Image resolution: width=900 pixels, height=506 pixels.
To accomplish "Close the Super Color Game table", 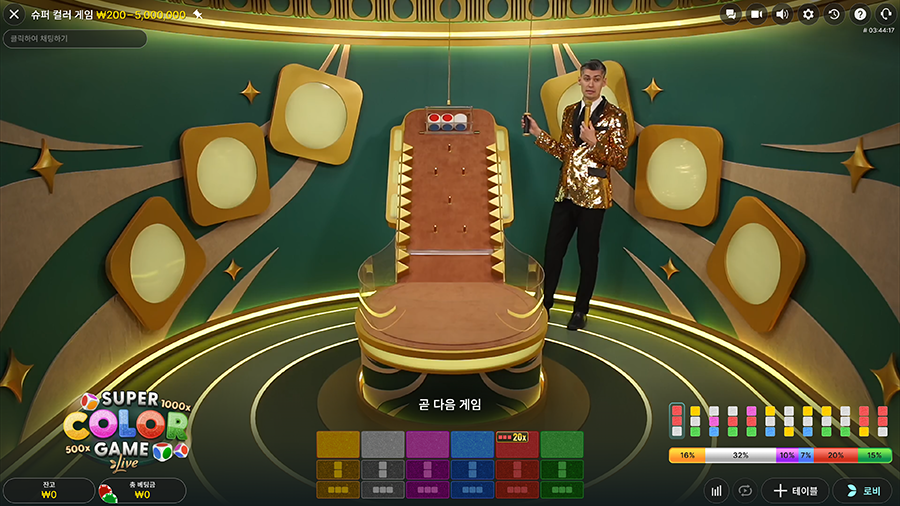I will tap(14, 15).
